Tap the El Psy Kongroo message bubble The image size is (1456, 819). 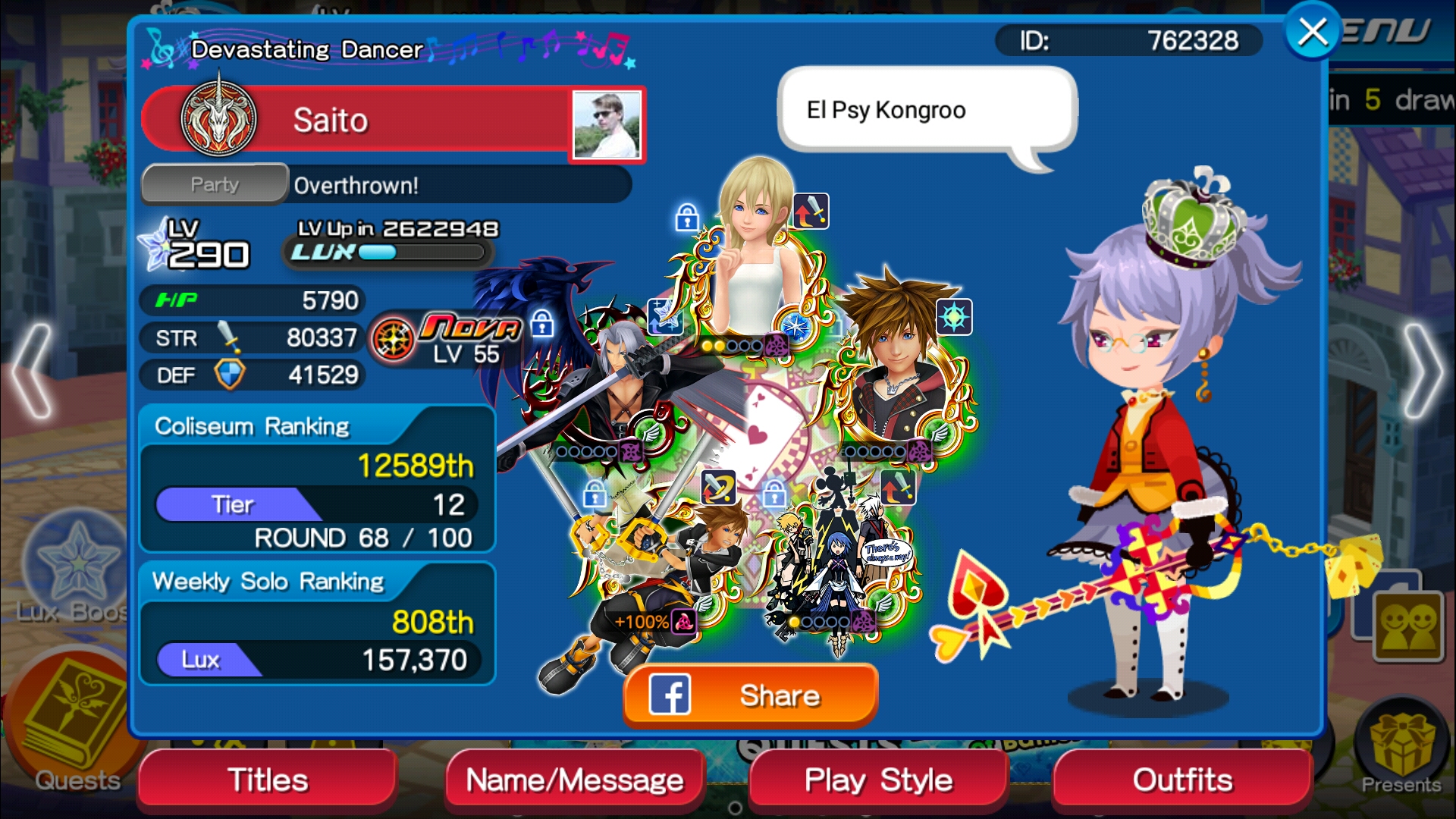pyautogui.click(x=927, y=110)
